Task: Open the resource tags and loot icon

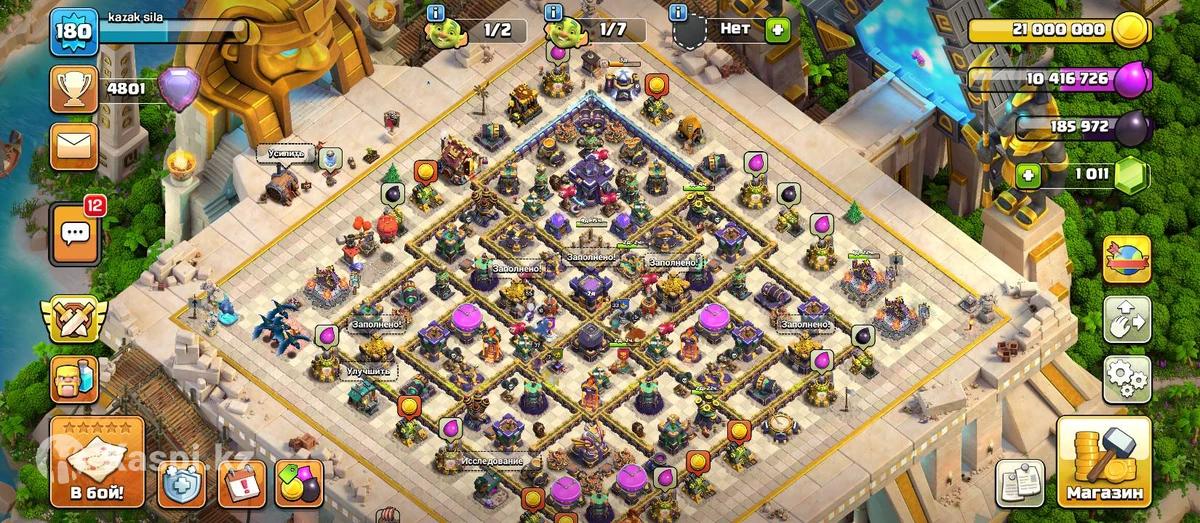Action: 299,484
